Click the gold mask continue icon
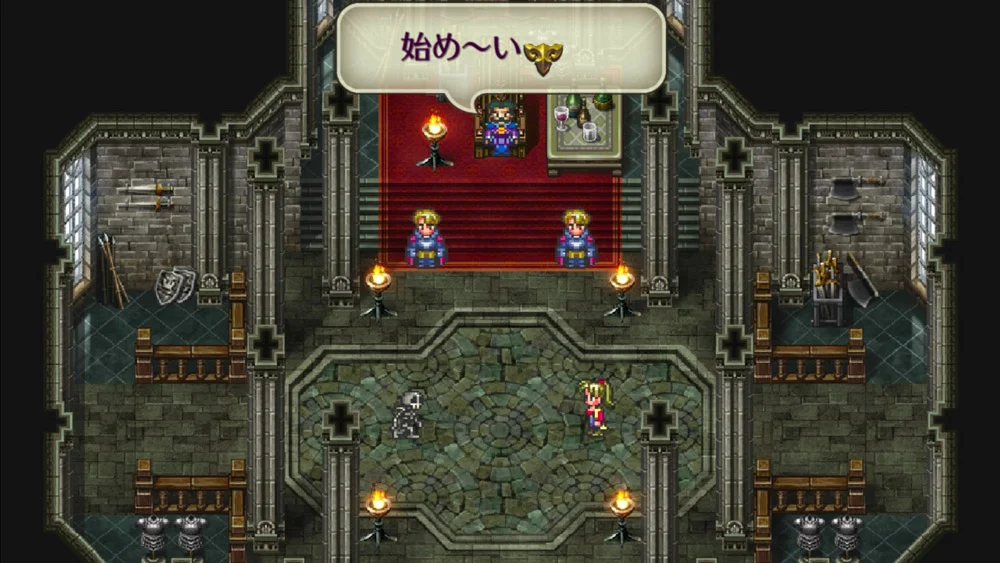 (x=541, y=57)
